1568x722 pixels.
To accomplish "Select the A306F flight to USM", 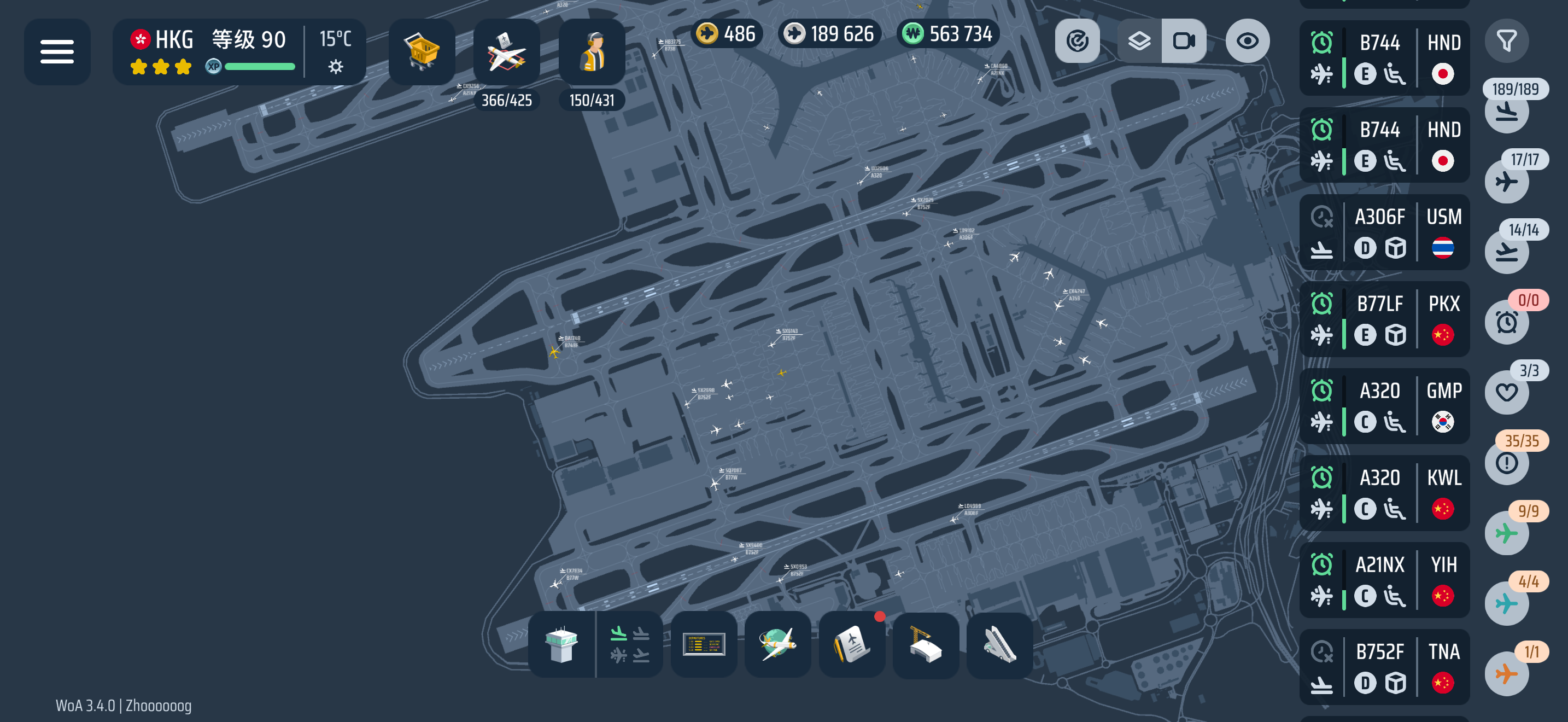I will pos(1384,232).
